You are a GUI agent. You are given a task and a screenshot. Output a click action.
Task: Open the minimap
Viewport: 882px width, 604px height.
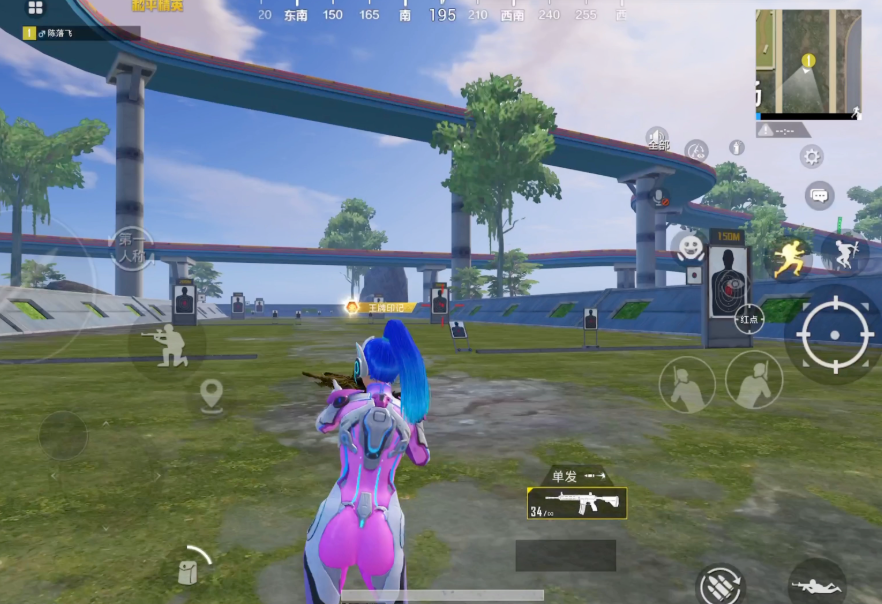[808, 62]
